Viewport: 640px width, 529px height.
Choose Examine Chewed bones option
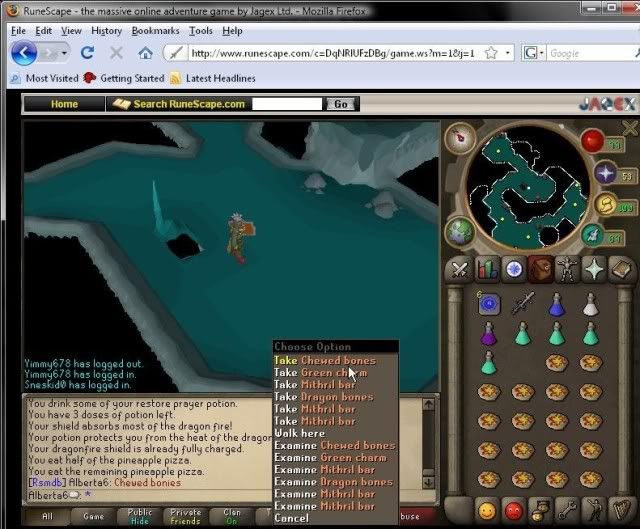click(x=334, y=445)
